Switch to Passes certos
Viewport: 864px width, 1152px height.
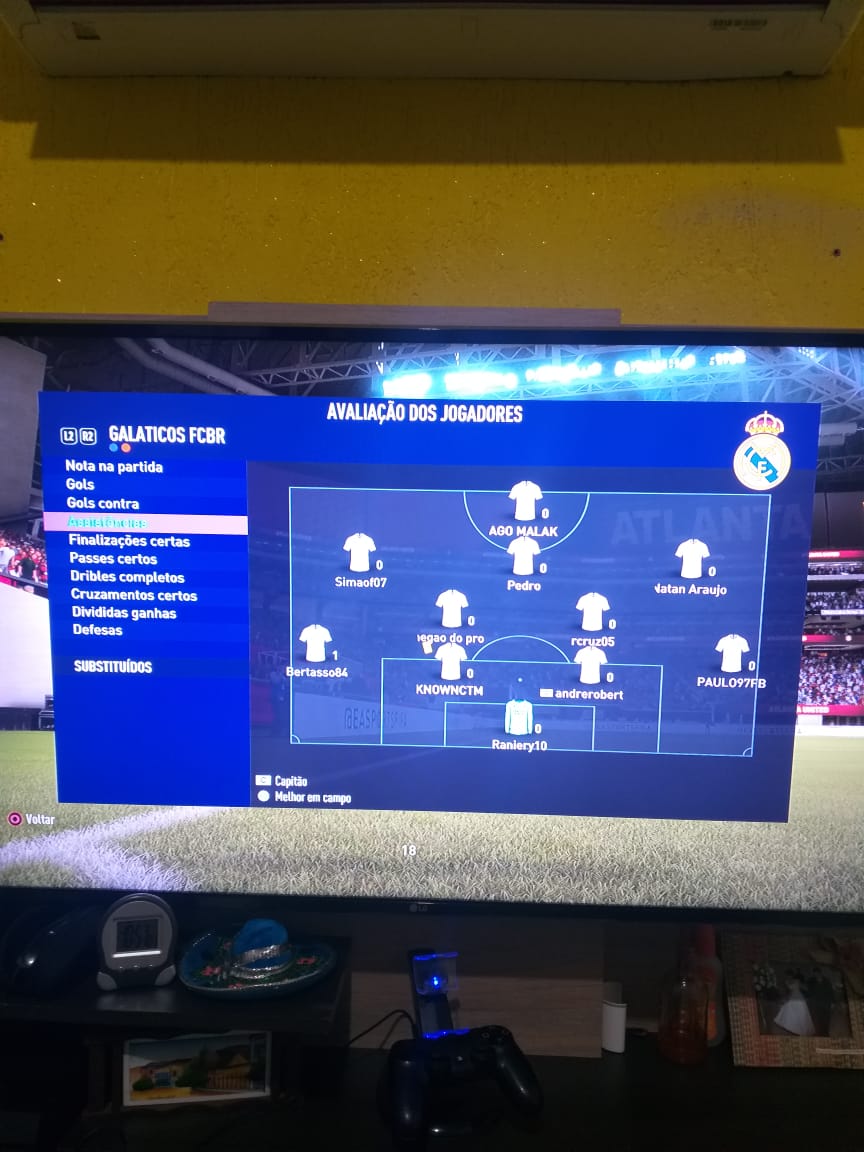tap(113, 559)
